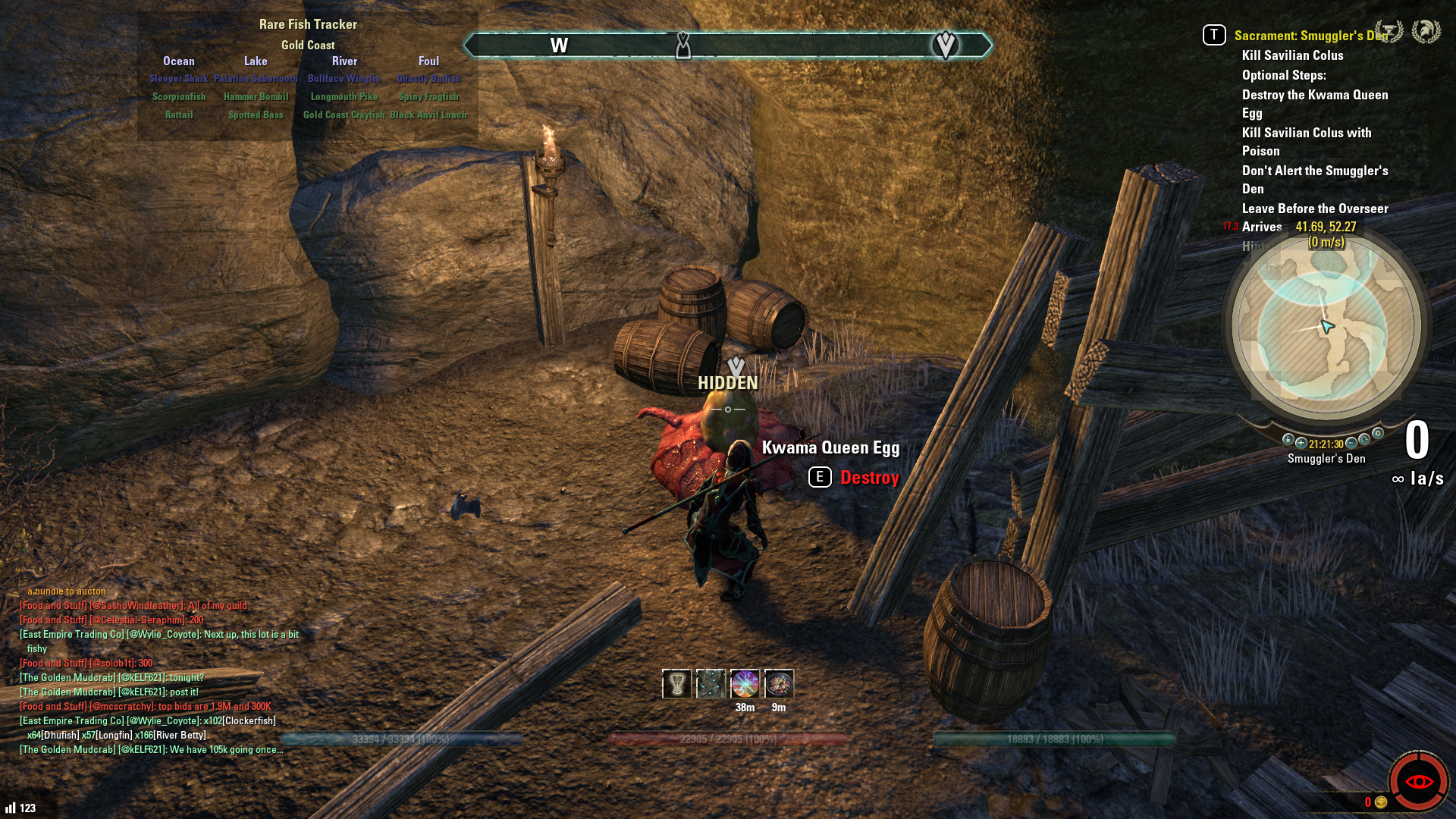Select the River column in fish tracker
Image resolution: width=1456 pixels, height=819 pixels.
[344, 61]
